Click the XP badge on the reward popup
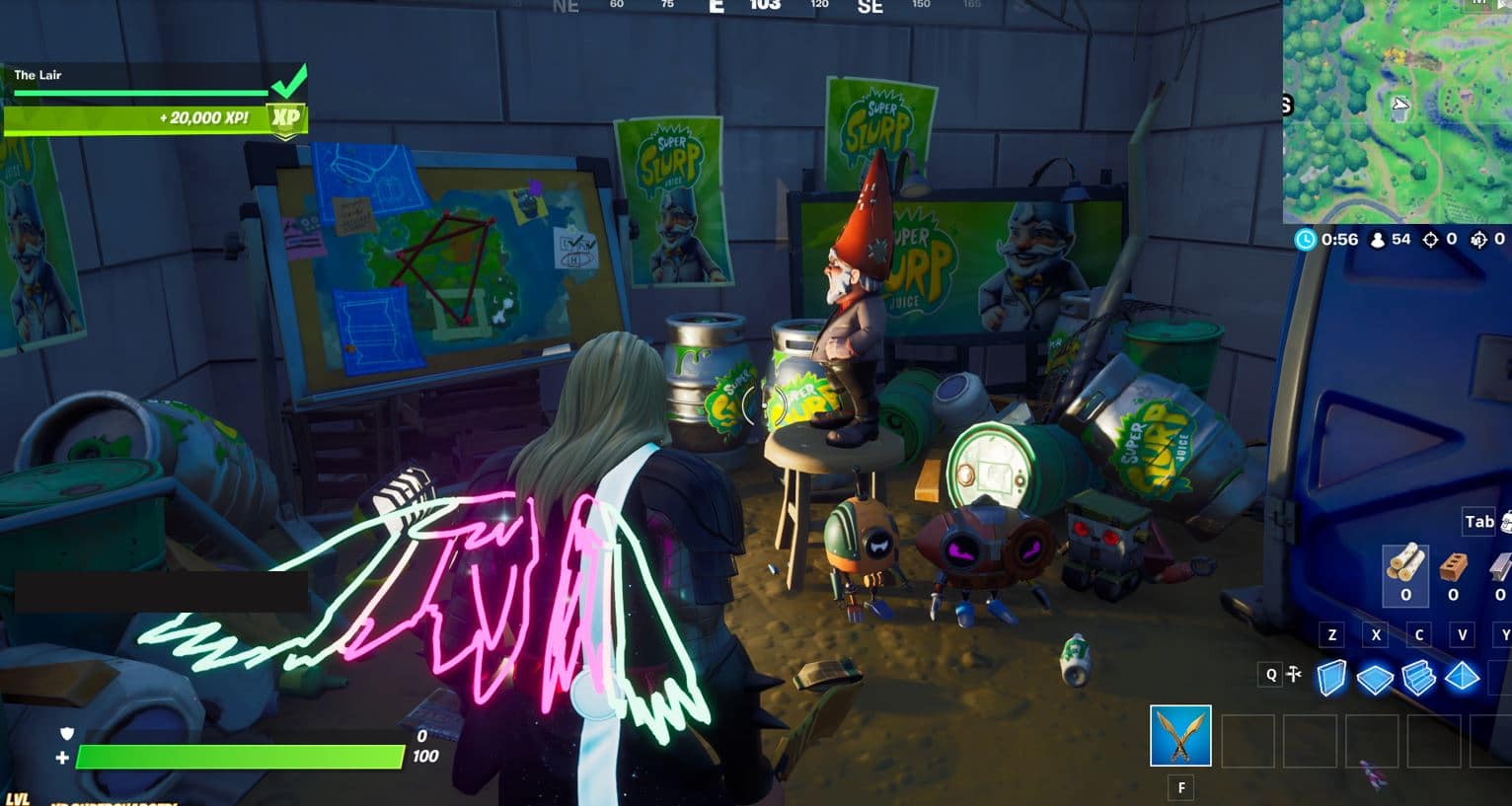The width and height of the screenshot is (1512, 806). click(x=284, y=118)
